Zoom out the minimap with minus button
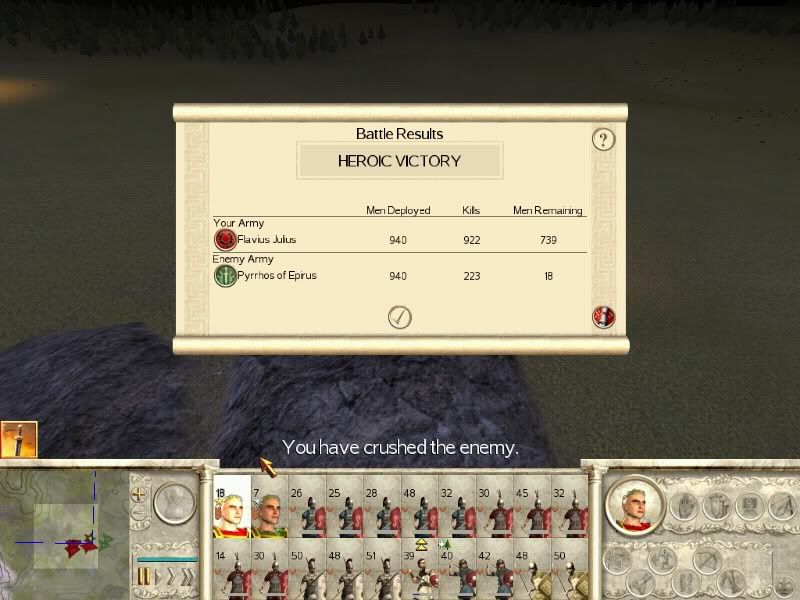The width and height of the screenshot is (800, 600). tap(139, 515)
